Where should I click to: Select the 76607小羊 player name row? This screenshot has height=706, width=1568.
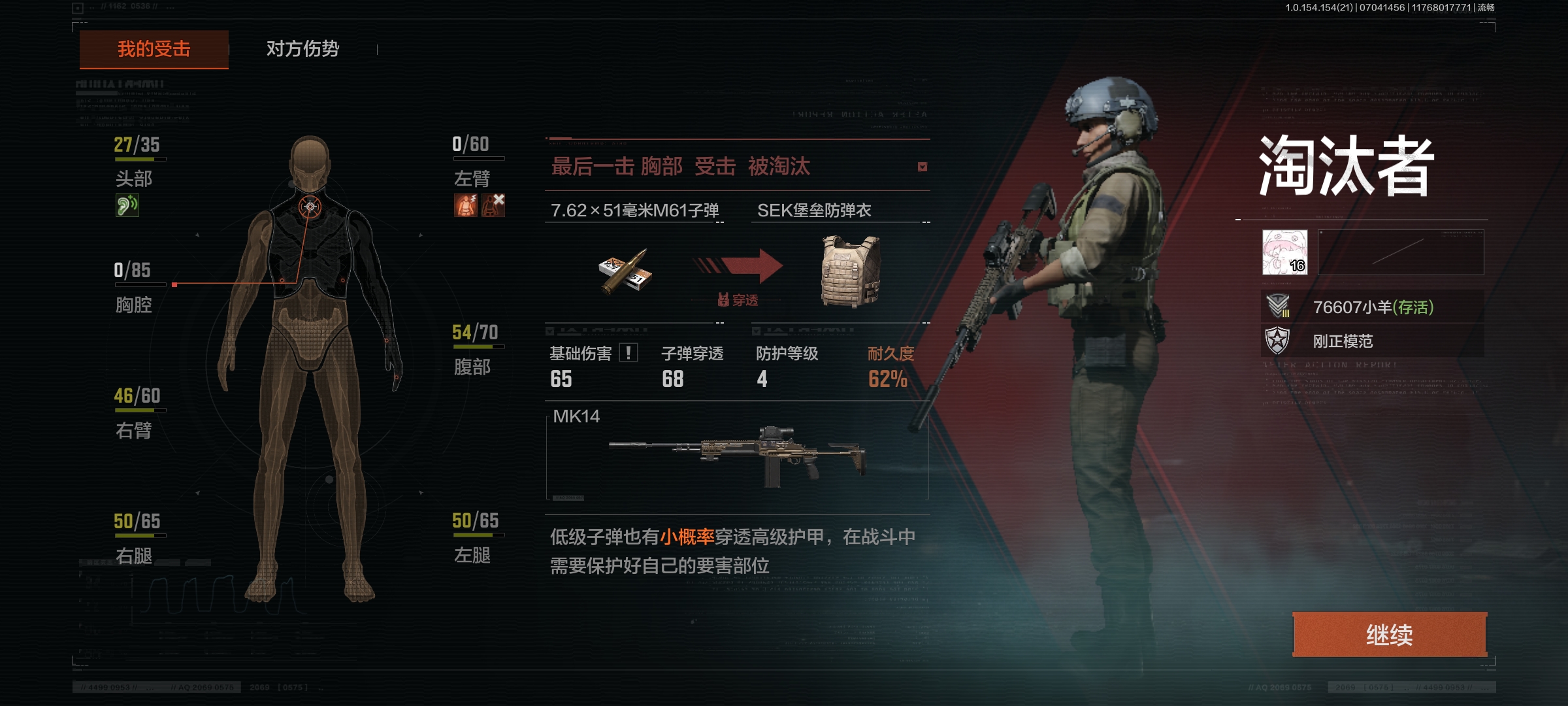1372,307
